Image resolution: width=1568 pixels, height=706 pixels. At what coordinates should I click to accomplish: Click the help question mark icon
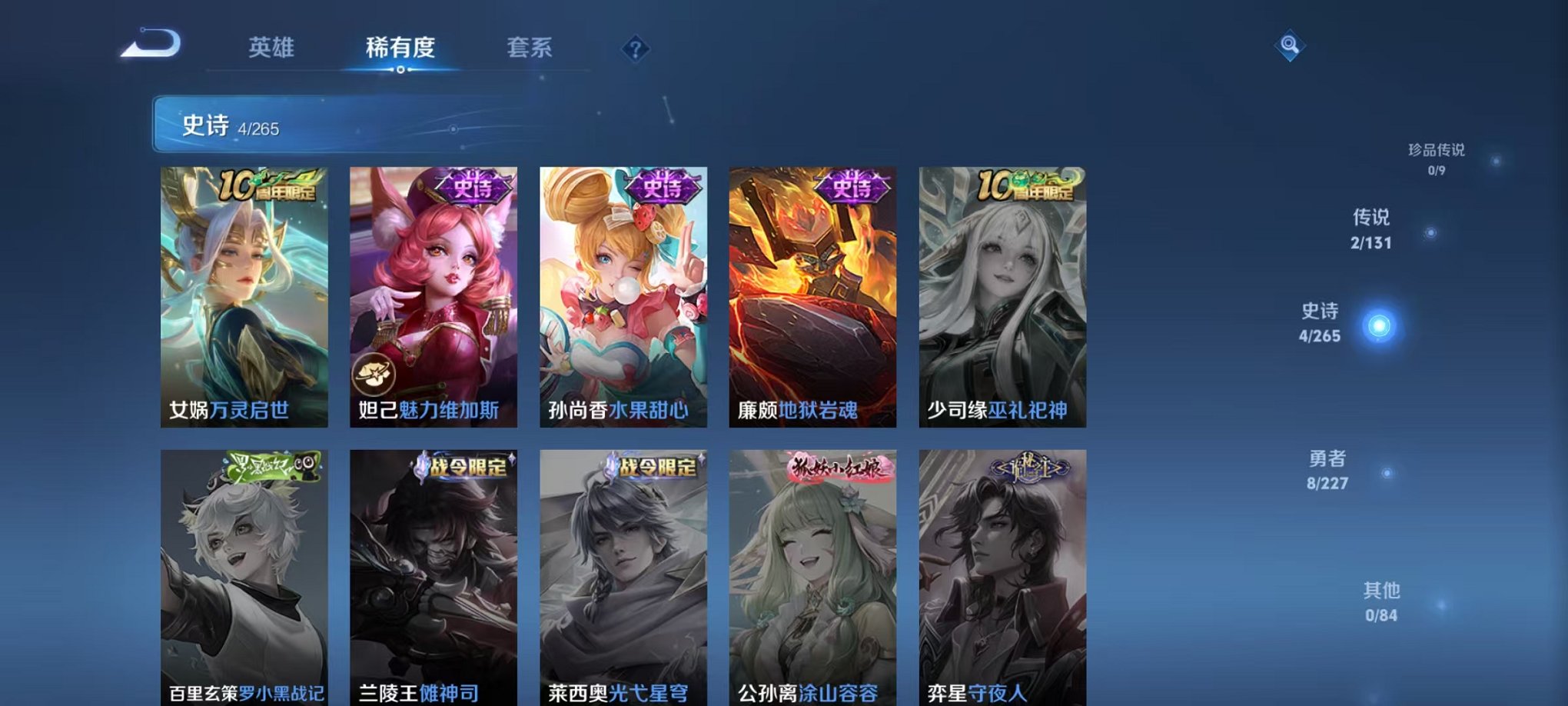tap(635, 49)
